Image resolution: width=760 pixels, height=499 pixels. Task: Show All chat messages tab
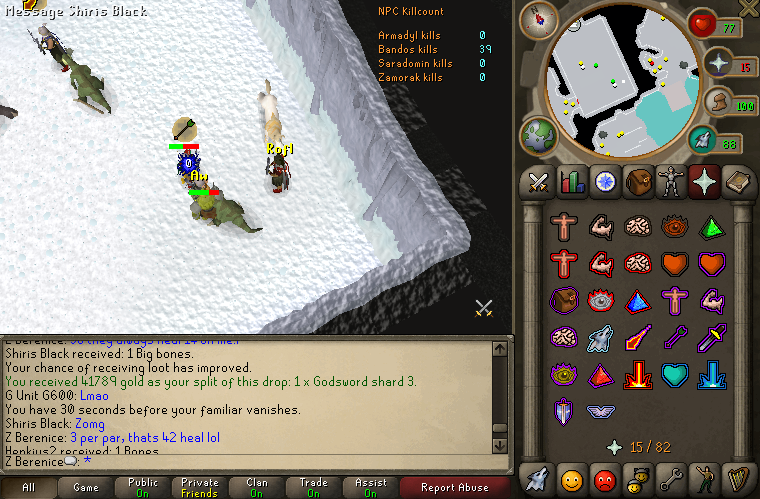[28, 488]
